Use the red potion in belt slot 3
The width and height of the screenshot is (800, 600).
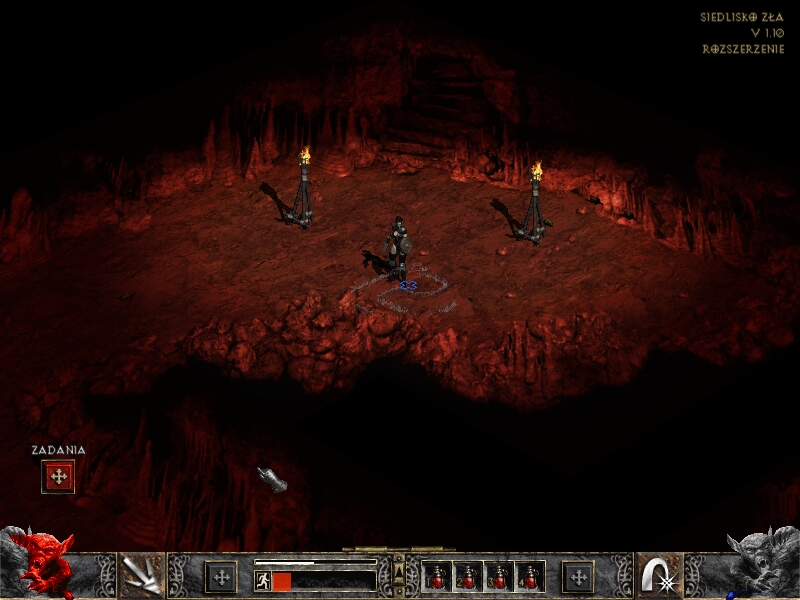click(x=499, y=577)
